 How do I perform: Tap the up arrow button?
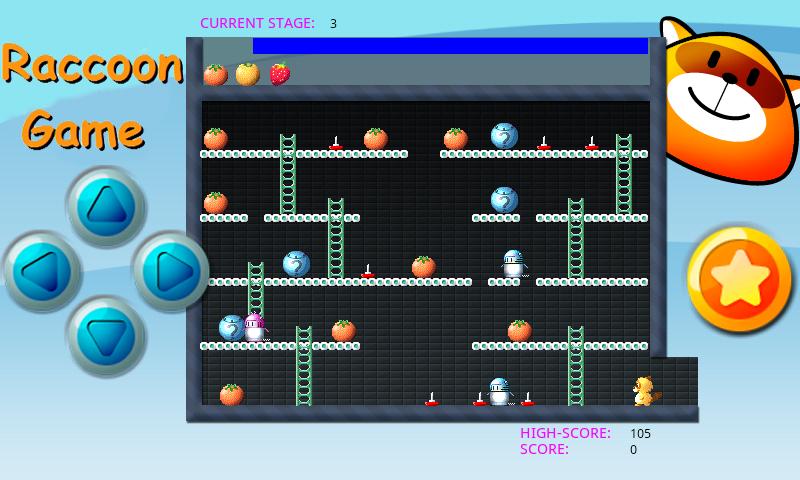tap(107, 206)
